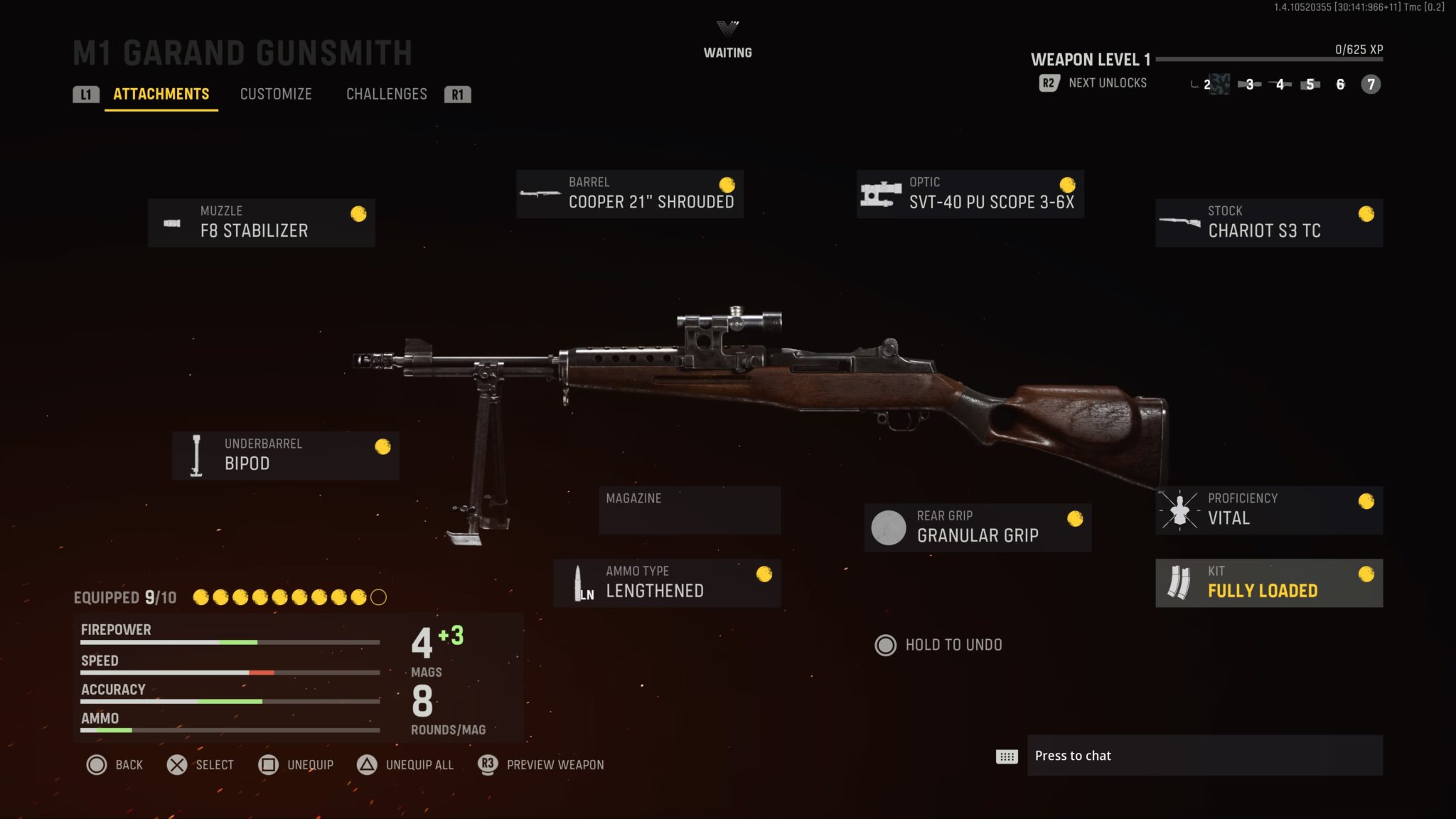Open the Bipod underbarrel attachment
This screenshot has height=819, width=1456.
(x=284, y=455)
